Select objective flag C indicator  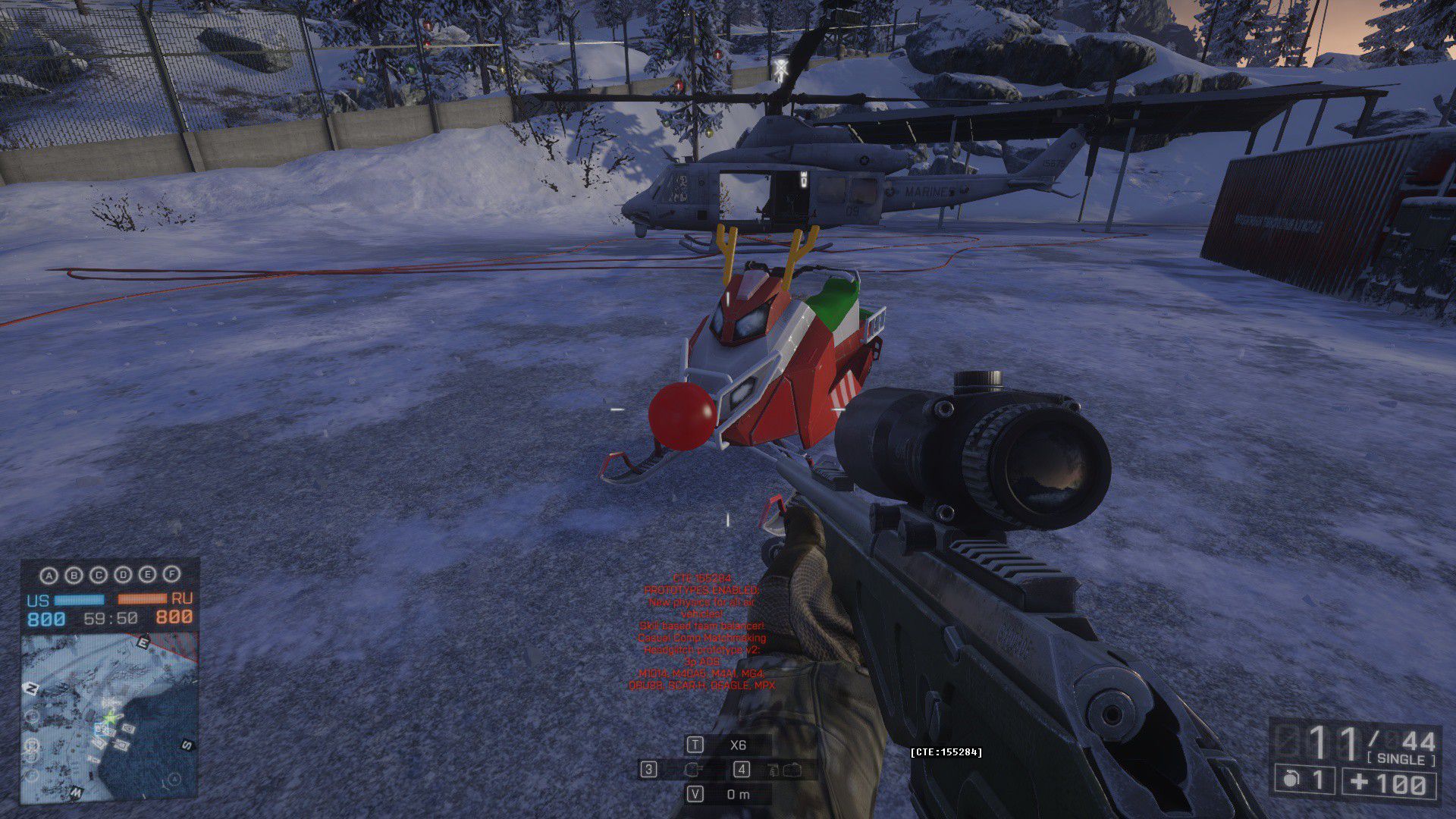pos(99,576)
